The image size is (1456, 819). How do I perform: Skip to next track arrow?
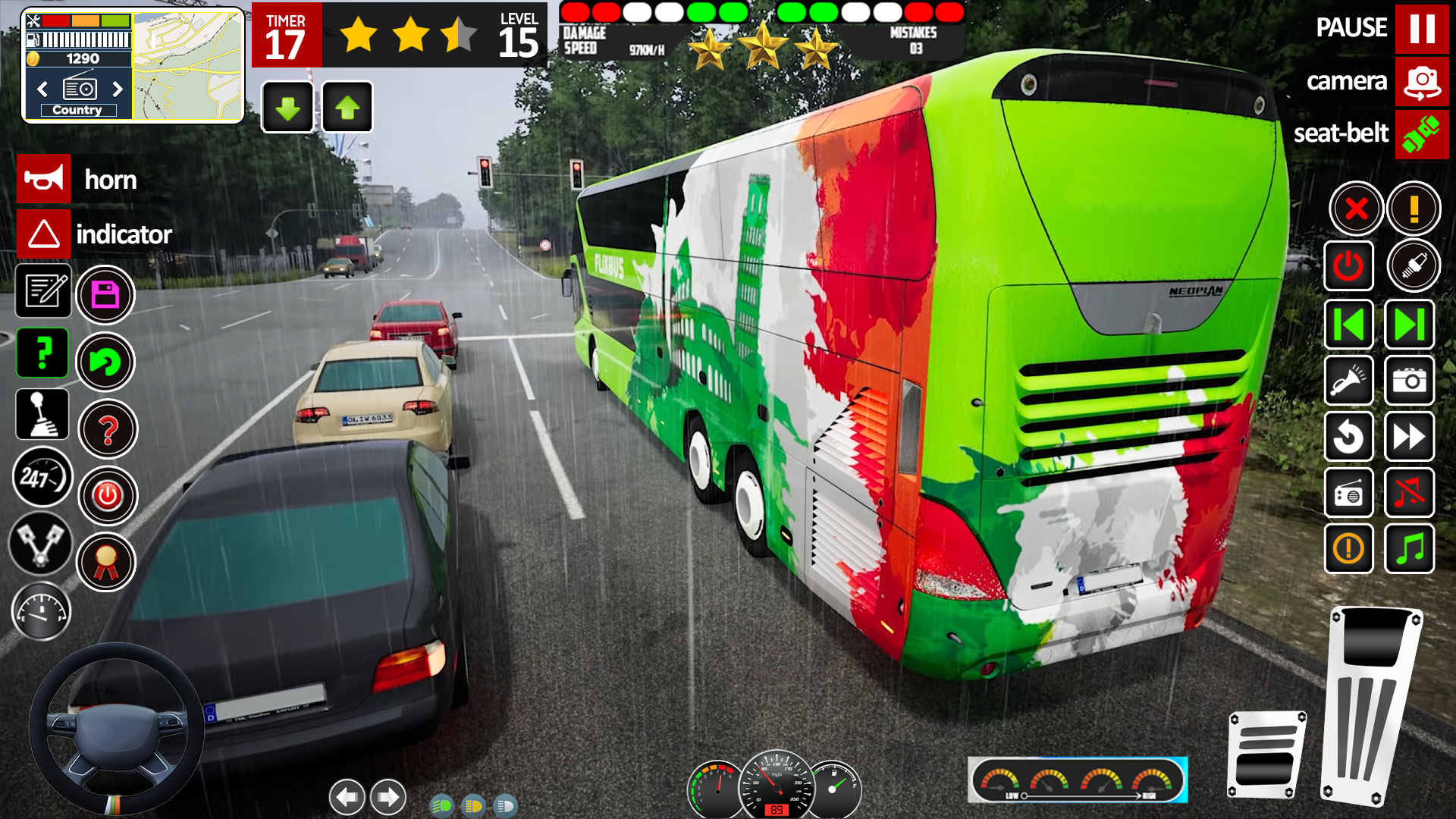pos(1409,325)
